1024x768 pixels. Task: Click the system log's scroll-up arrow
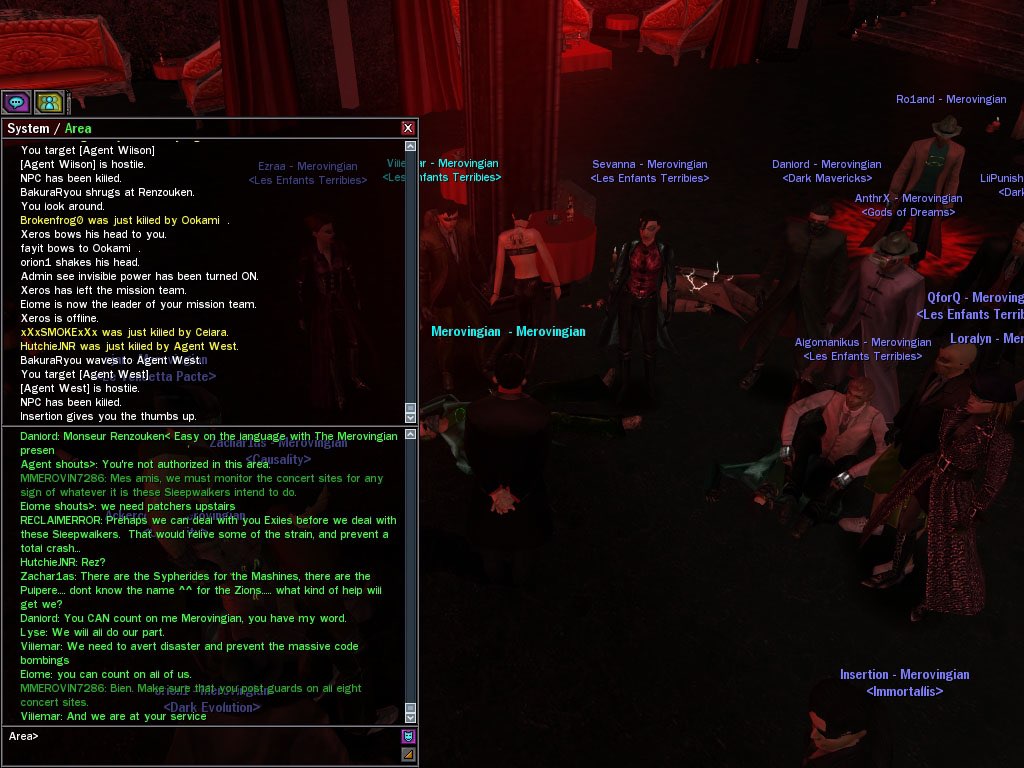410,146
